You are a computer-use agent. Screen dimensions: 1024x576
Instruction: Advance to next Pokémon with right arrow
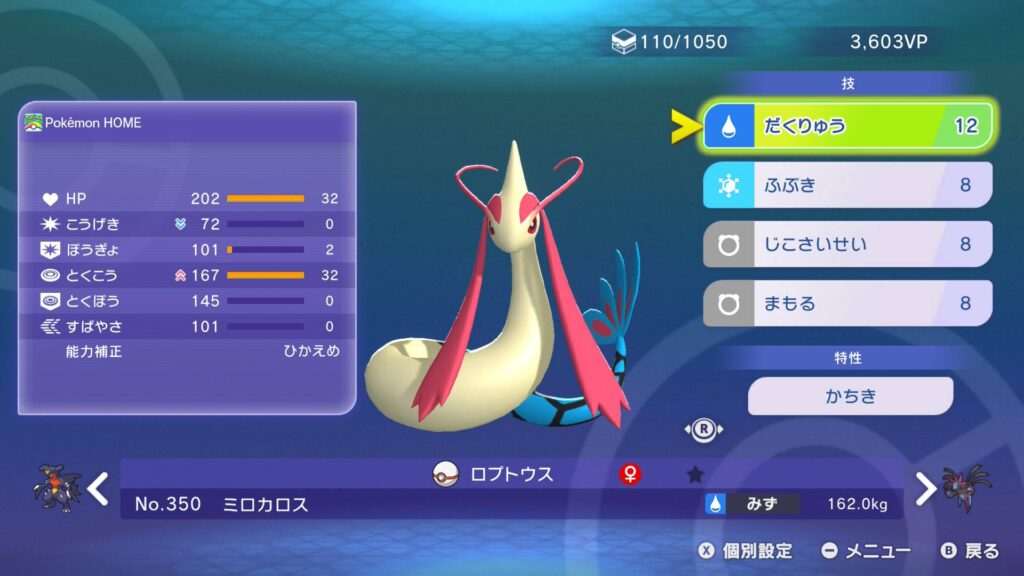(x=926, y=489)
